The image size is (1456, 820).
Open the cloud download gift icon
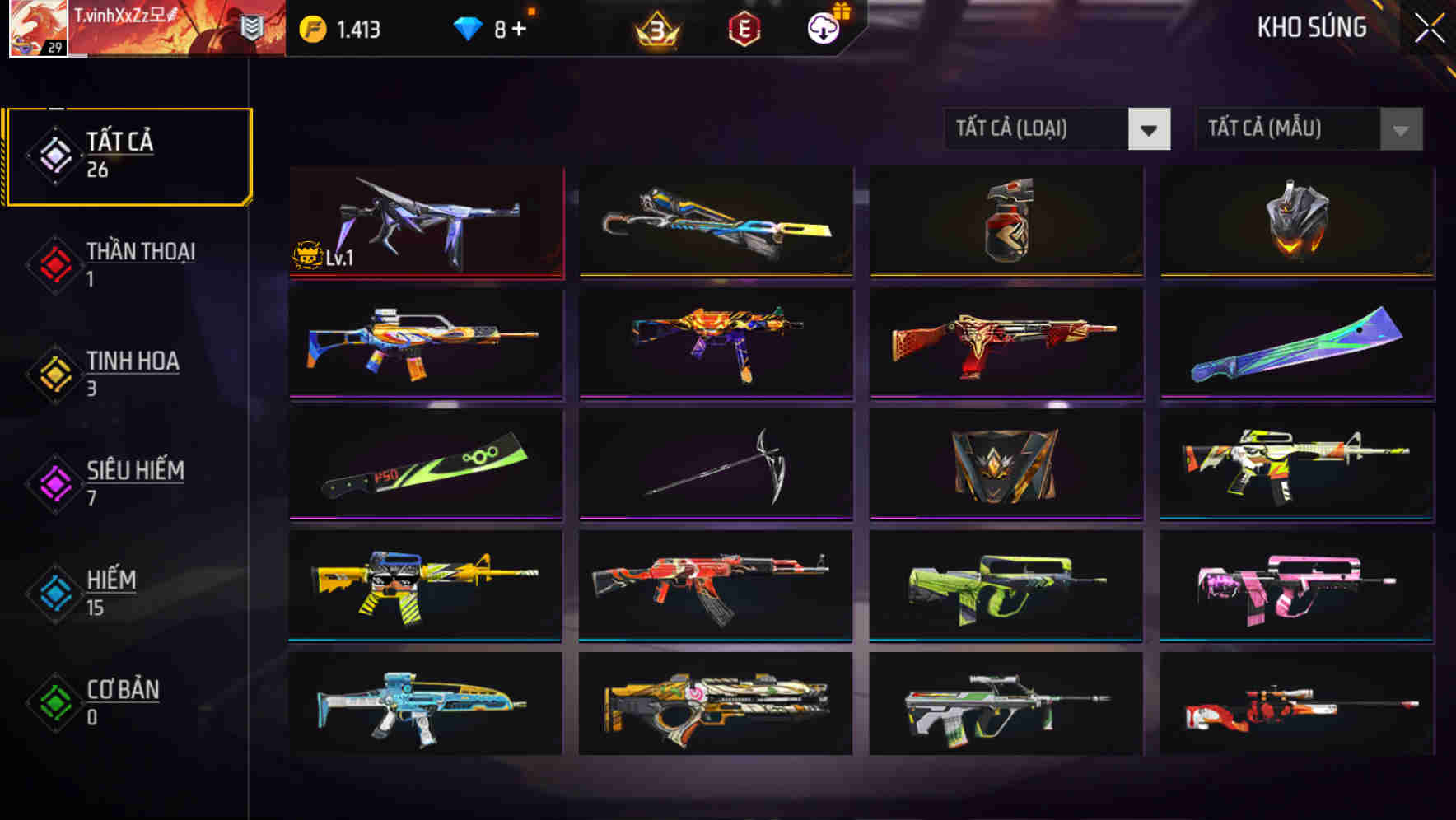pyautogui.click(x=822, y=30)
